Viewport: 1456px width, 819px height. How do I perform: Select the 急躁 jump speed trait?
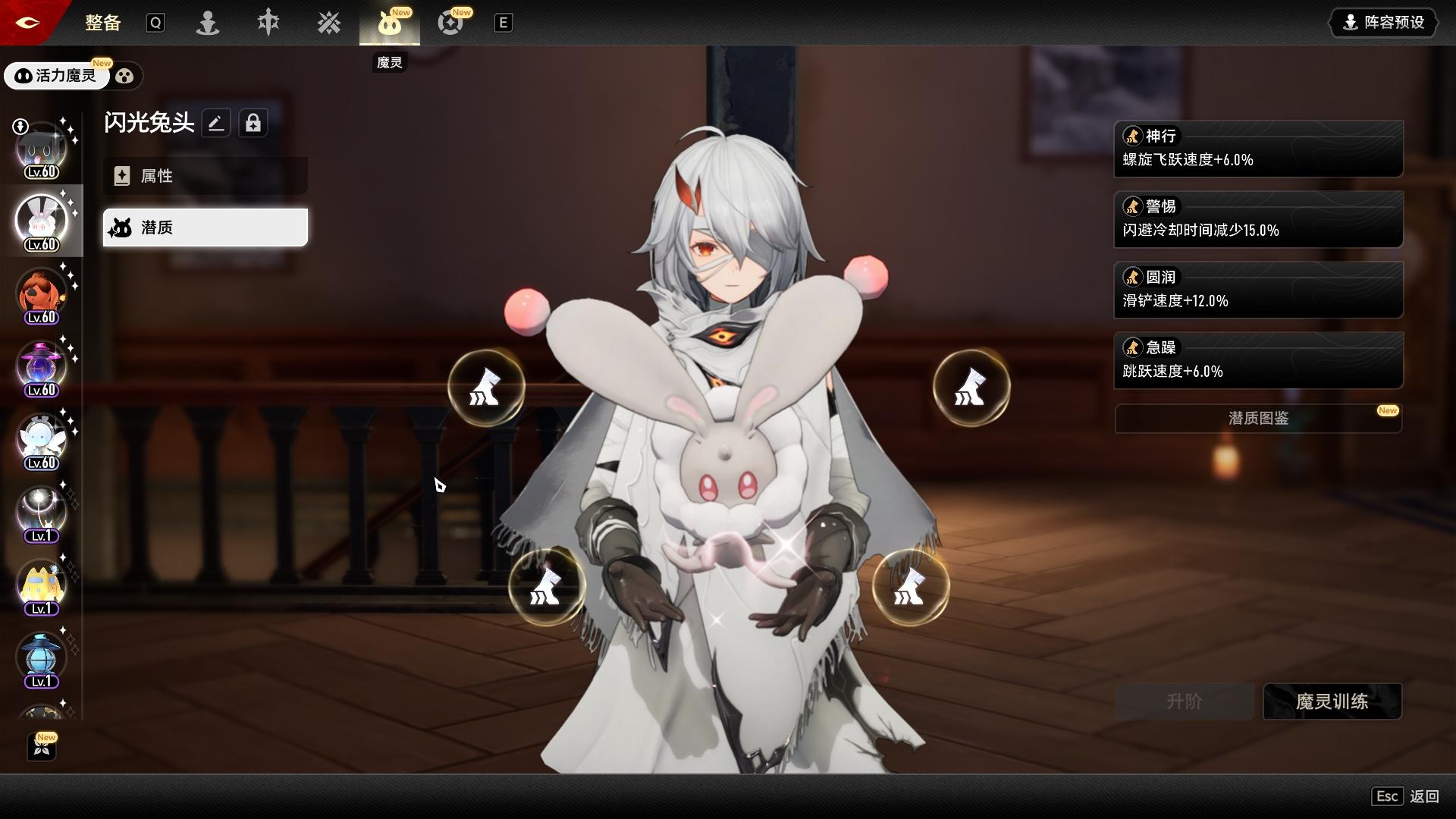pyautogui.click(x=1258, y=360)
